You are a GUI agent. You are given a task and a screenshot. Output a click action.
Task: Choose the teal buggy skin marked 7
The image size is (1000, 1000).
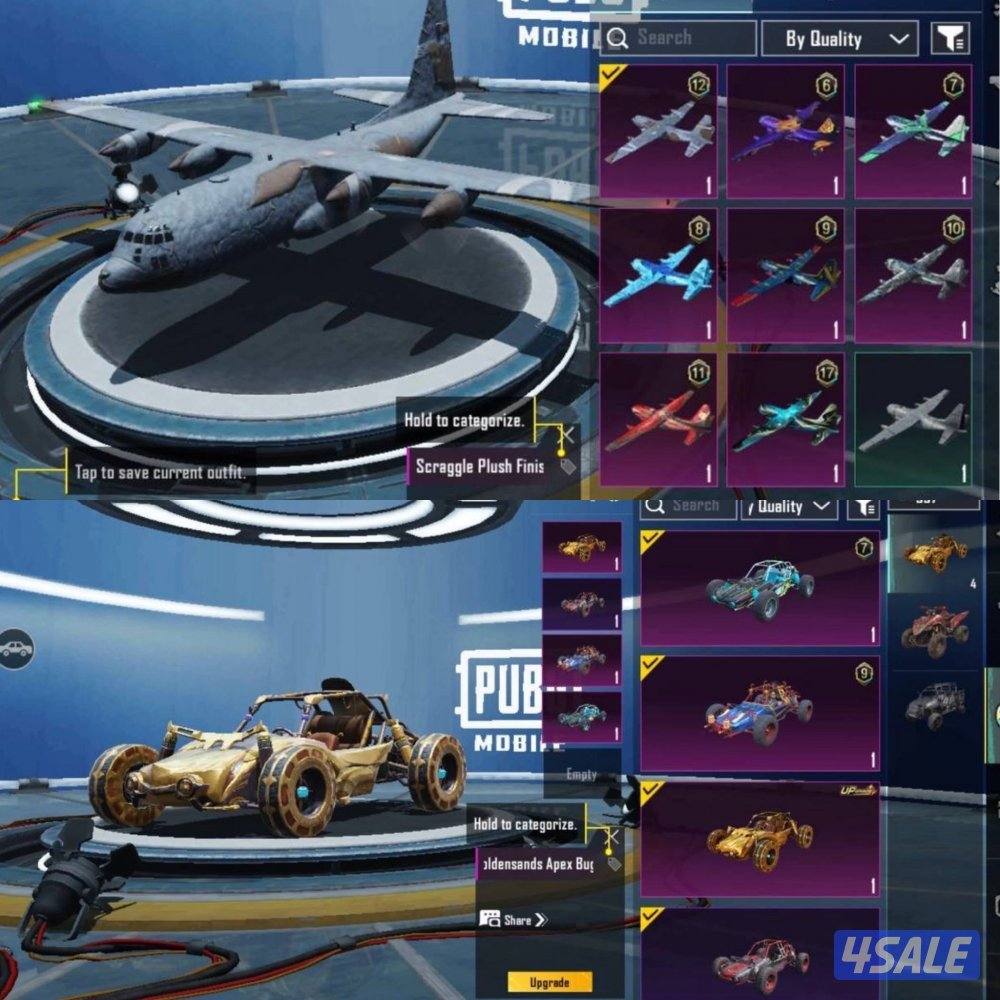click(x=759, y=588)
